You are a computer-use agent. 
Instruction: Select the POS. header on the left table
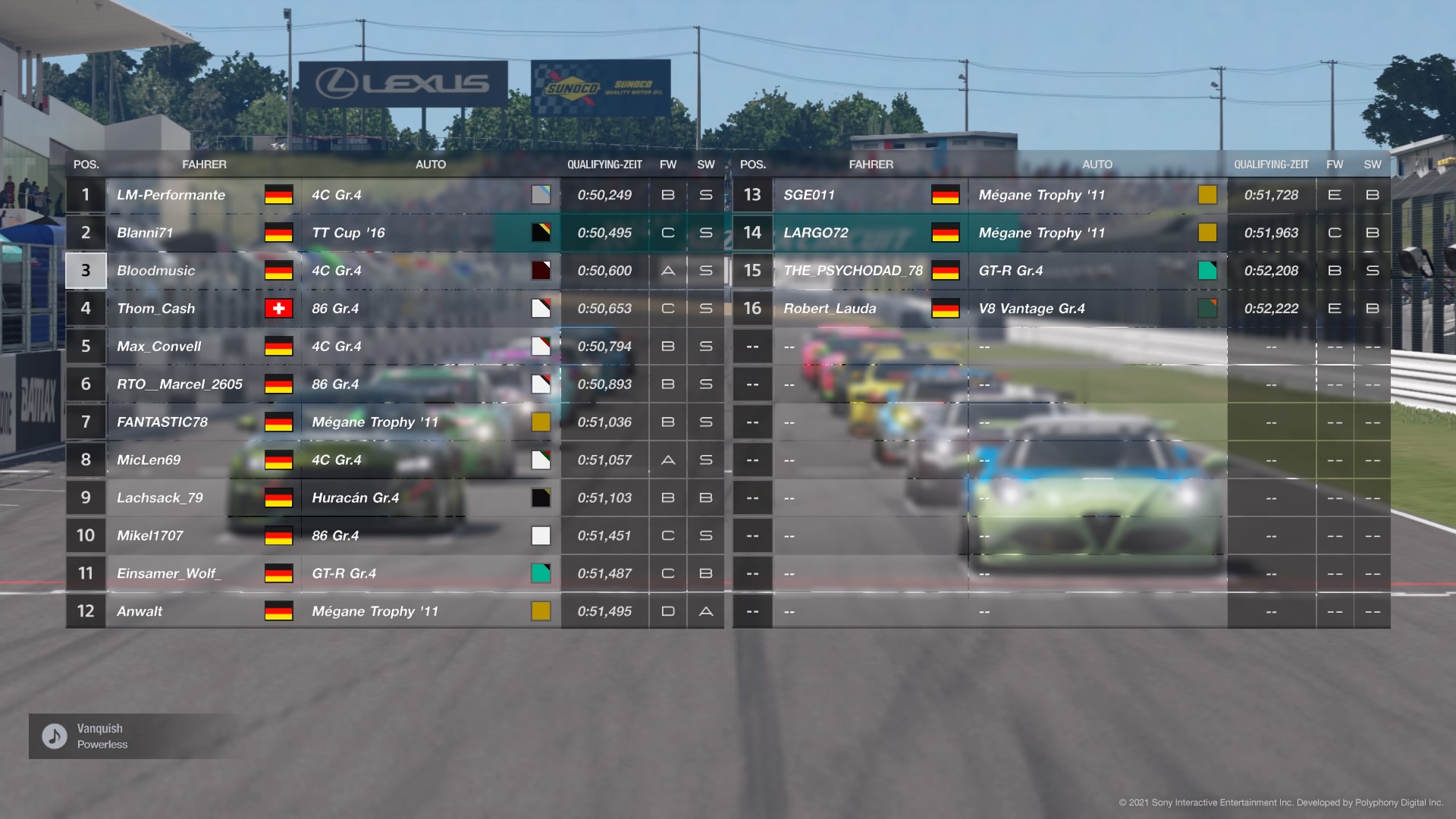pyautogui.click(x=85, y=164)
